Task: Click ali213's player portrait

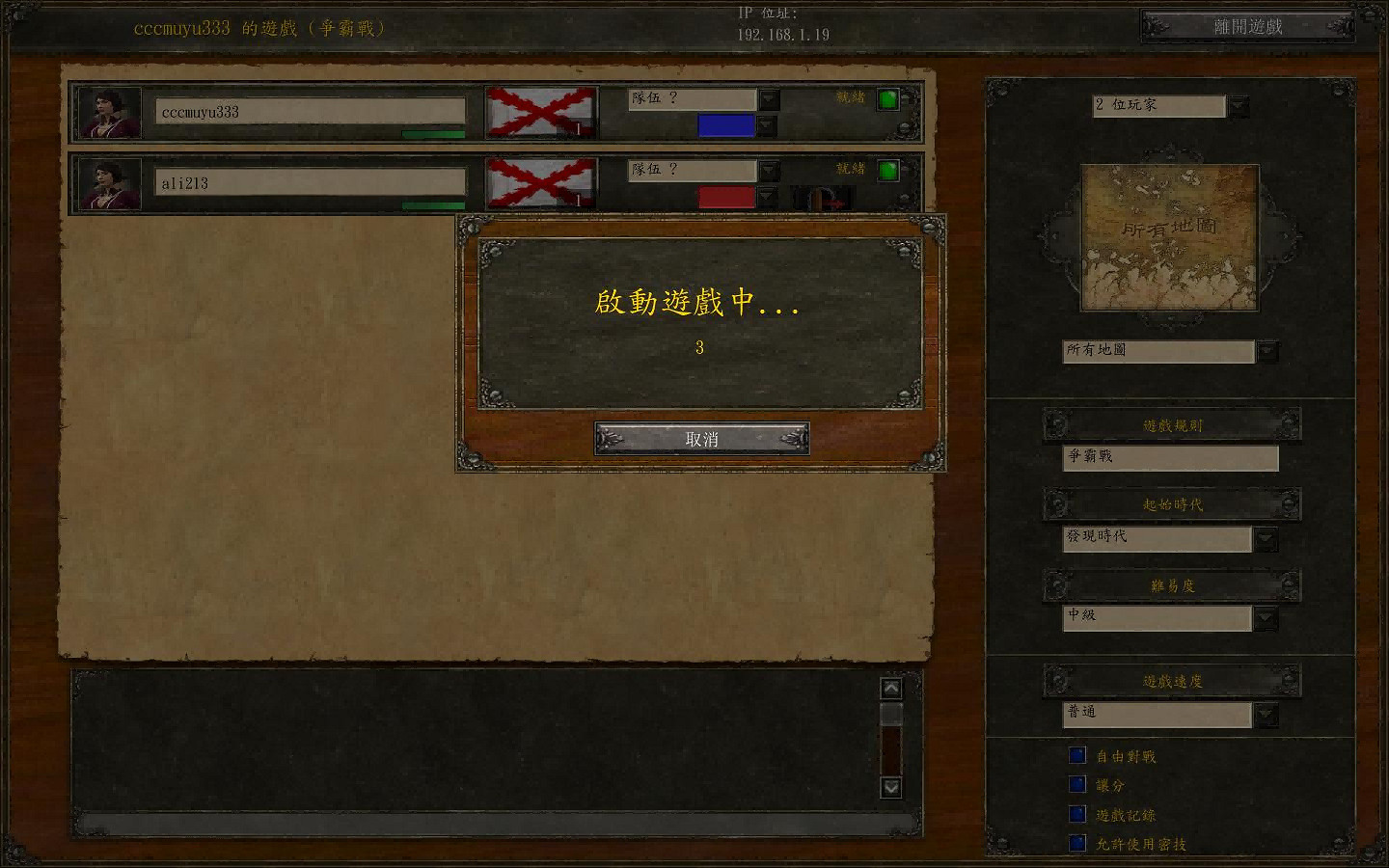Action: pyautogui.click(x=109, y=183)
